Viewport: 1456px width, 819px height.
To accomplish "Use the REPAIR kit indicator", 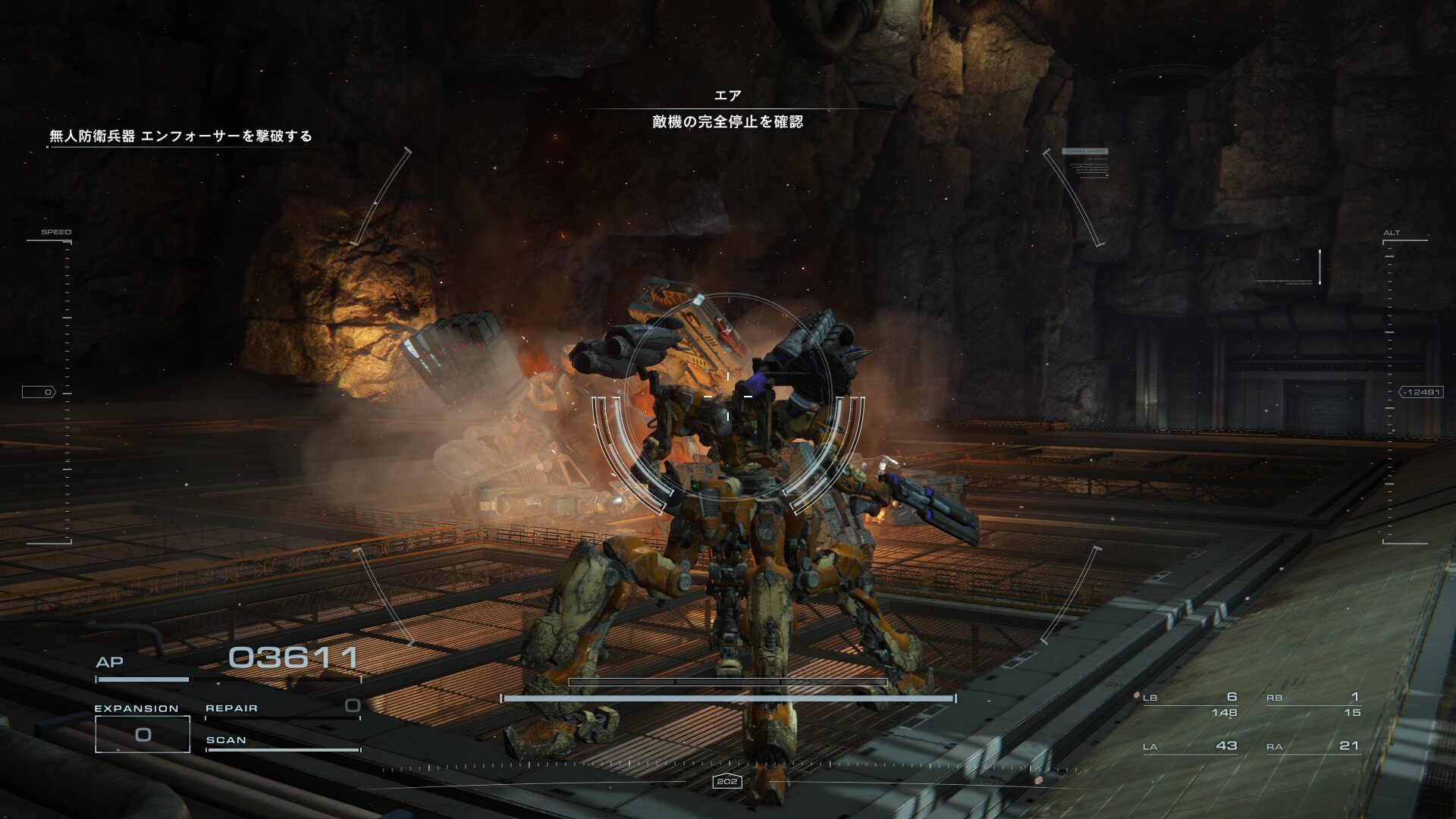I will coord(282,708).
